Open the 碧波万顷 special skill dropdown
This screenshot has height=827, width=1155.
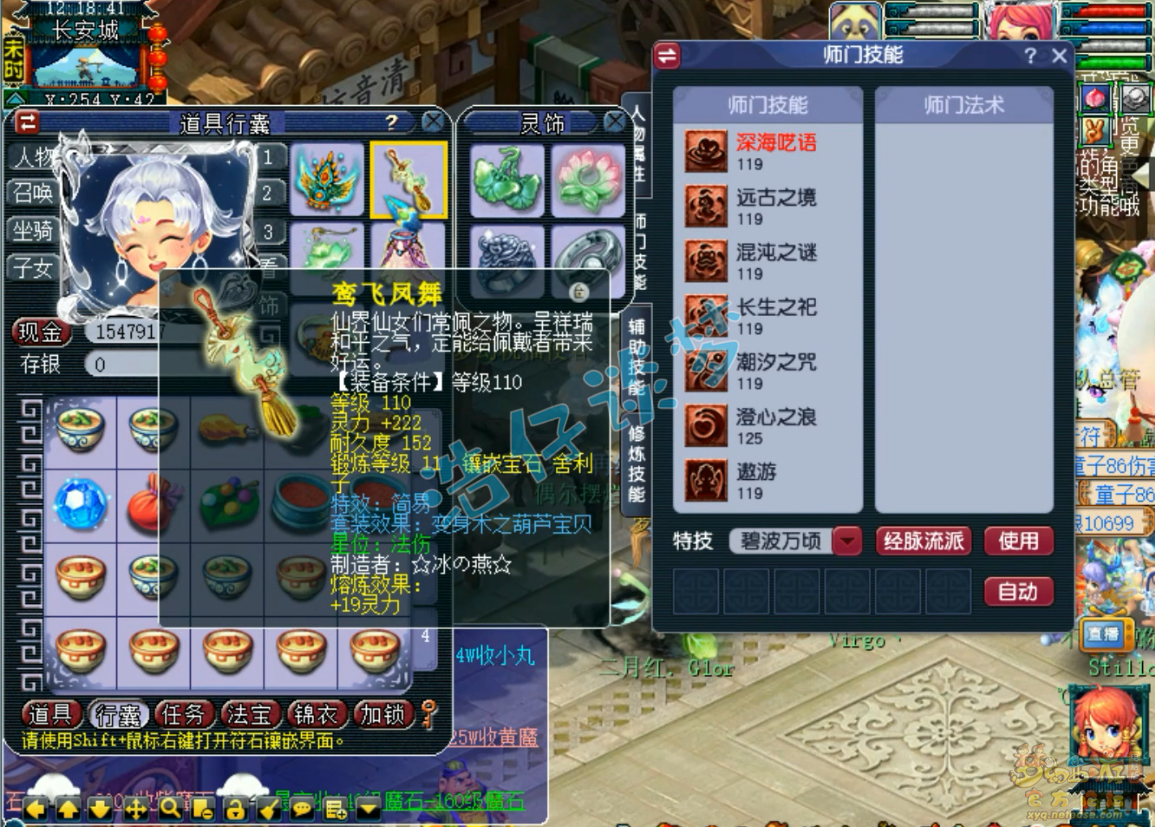(847, 541)
